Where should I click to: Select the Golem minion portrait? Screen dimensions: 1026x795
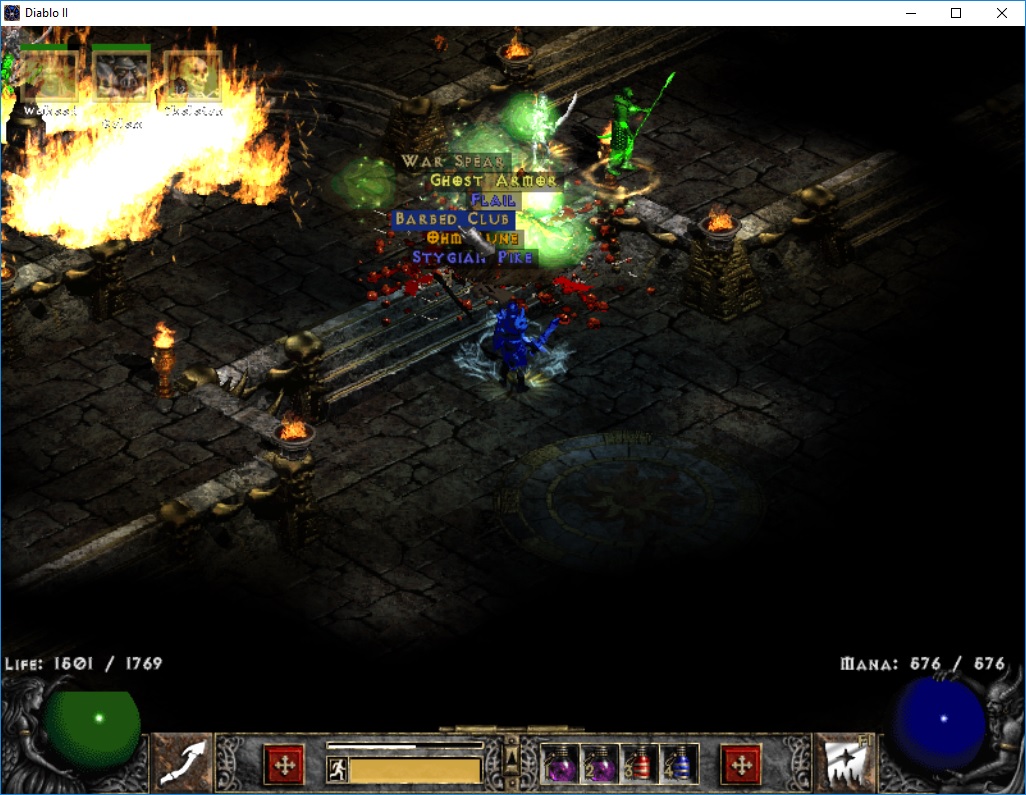tap(121, 76)
